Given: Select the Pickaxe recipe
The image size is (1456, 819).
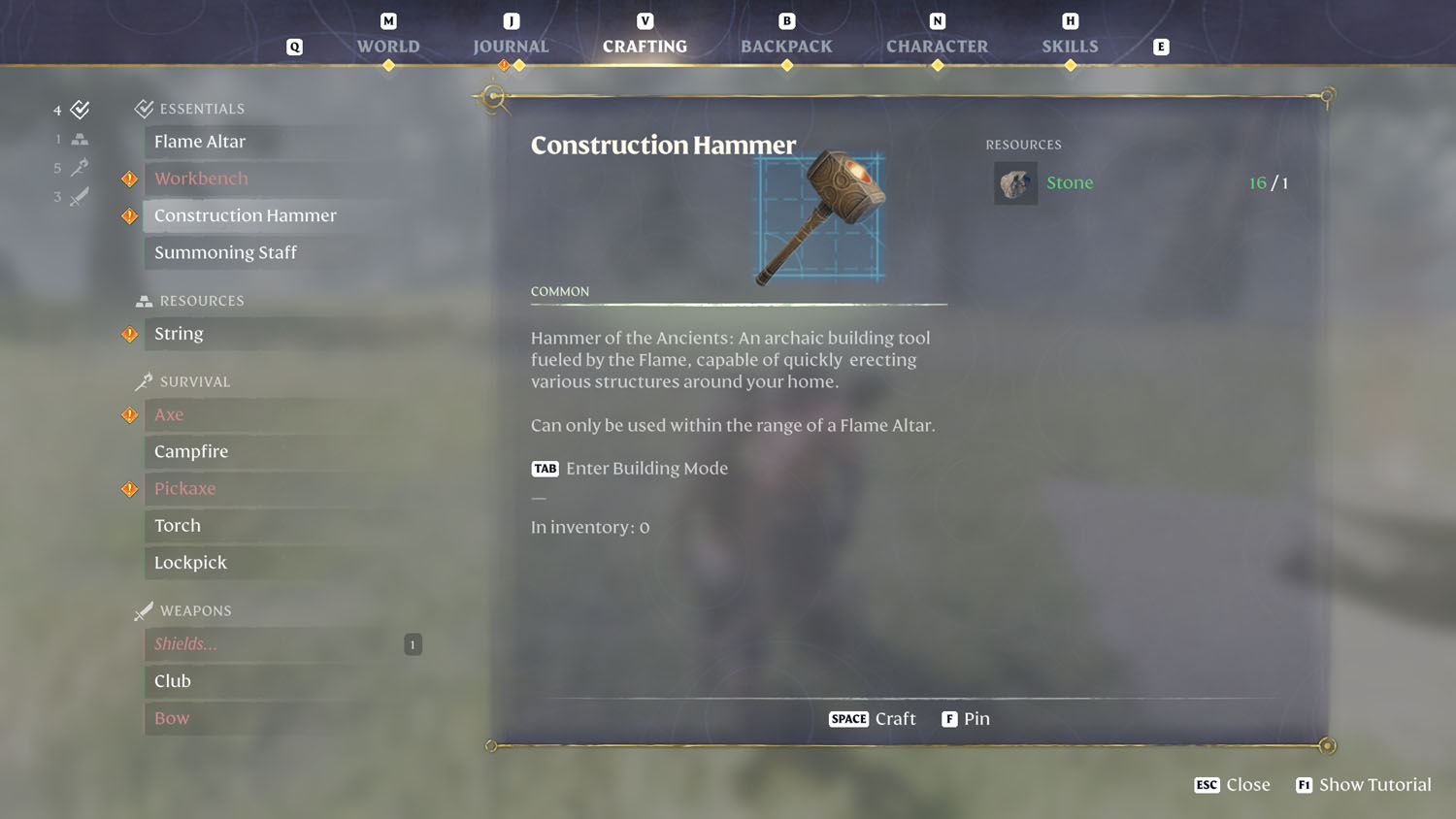Looking at the screenshot, I should click(x=184, y=488).
